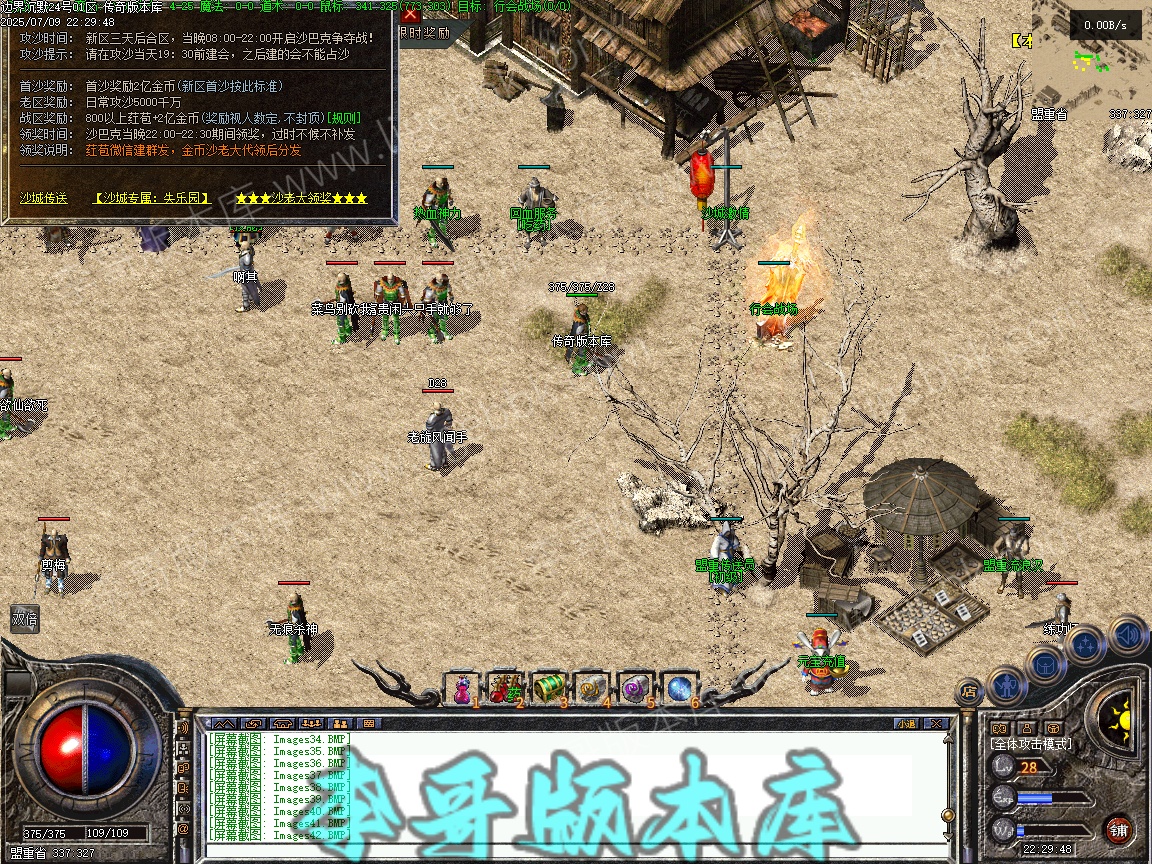1152x864 pixels.
Task: Toggle the speaker sound round button
Action: [1128, 634]
